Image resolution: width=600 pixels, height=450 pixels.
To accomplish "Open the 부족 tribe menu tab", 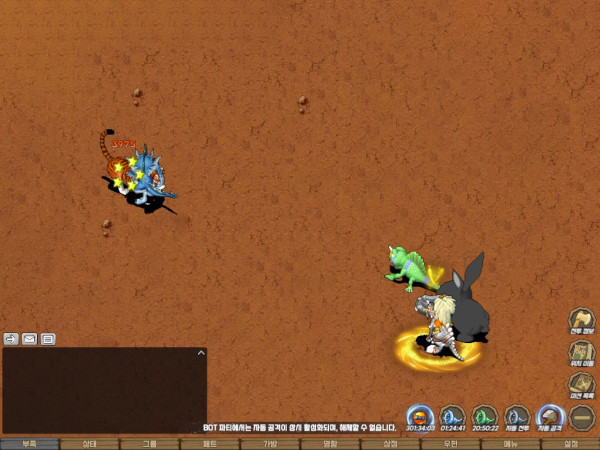I will coord(29,443).
